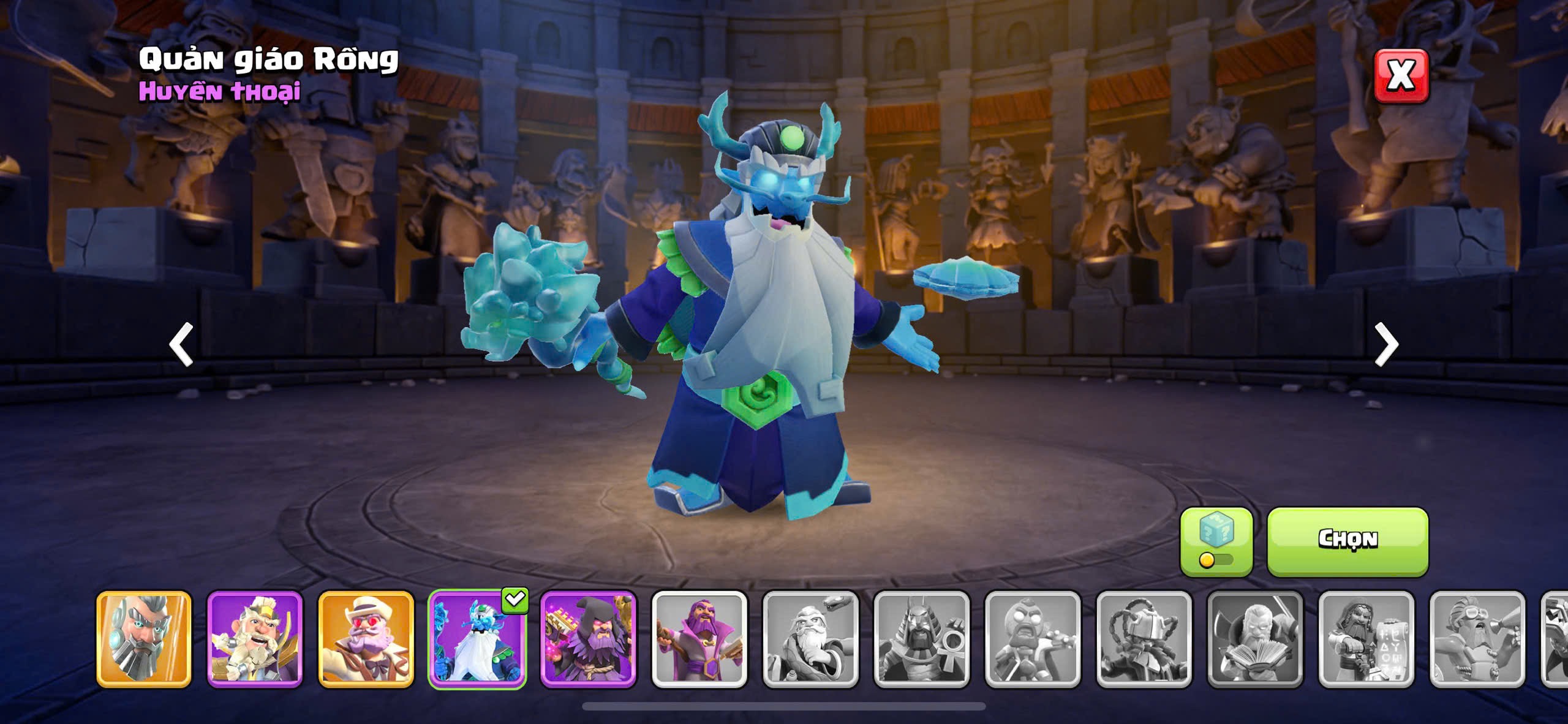Preview the locked helmeted Warden with chains
Screen dimensions: 1568x724
click(1144, 638)
